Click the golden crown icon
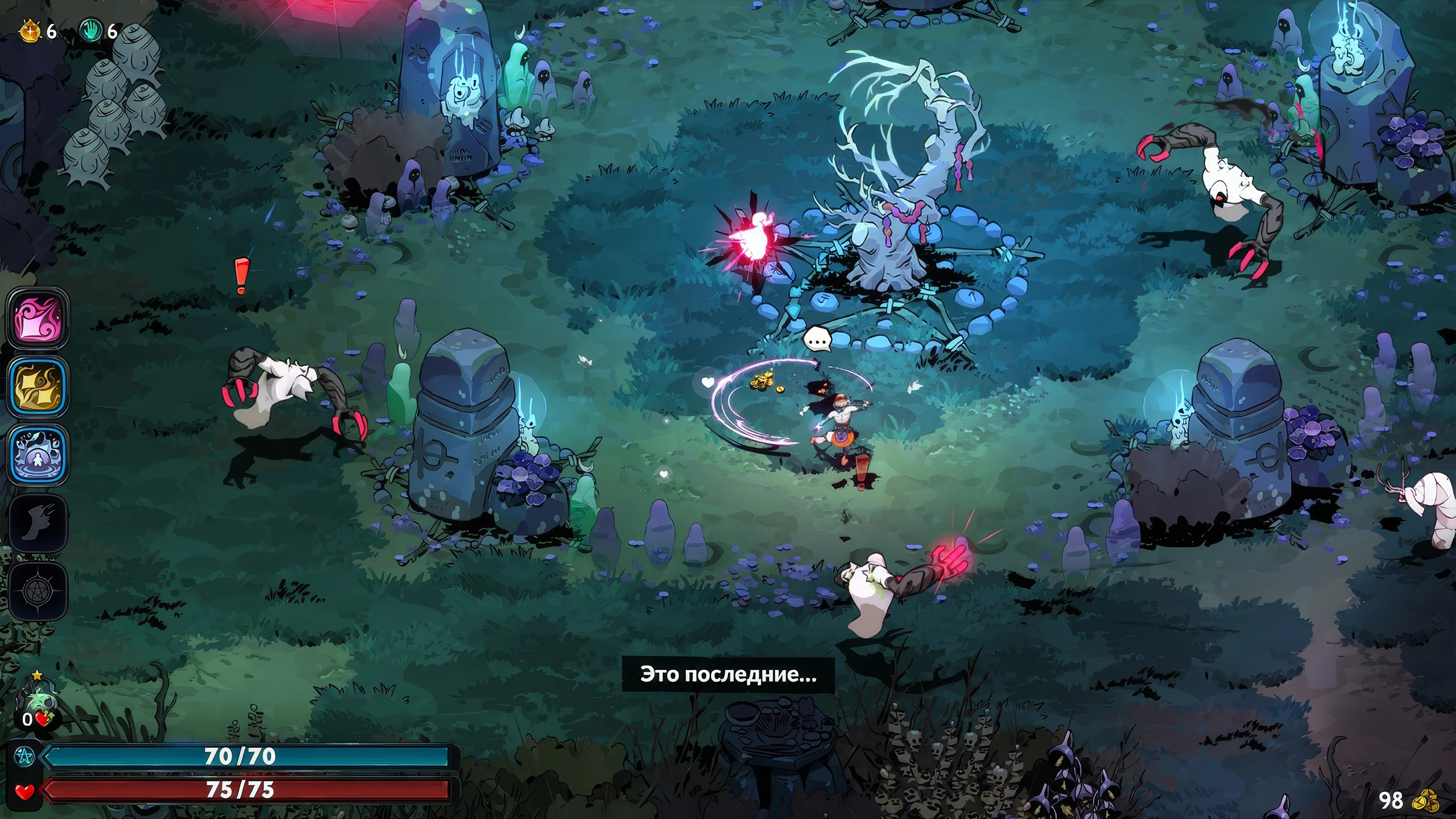1456x819 pixels. [x=30, y=31]
